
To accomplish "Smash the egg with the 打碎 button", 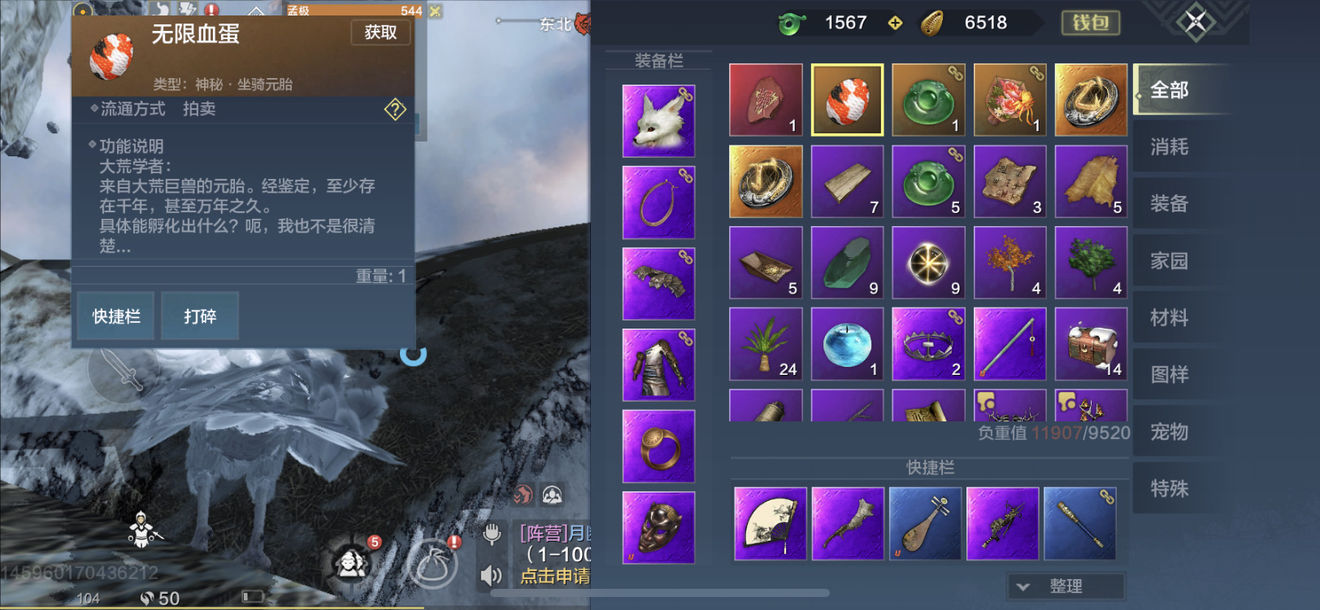I will click(x=199, y=317).
